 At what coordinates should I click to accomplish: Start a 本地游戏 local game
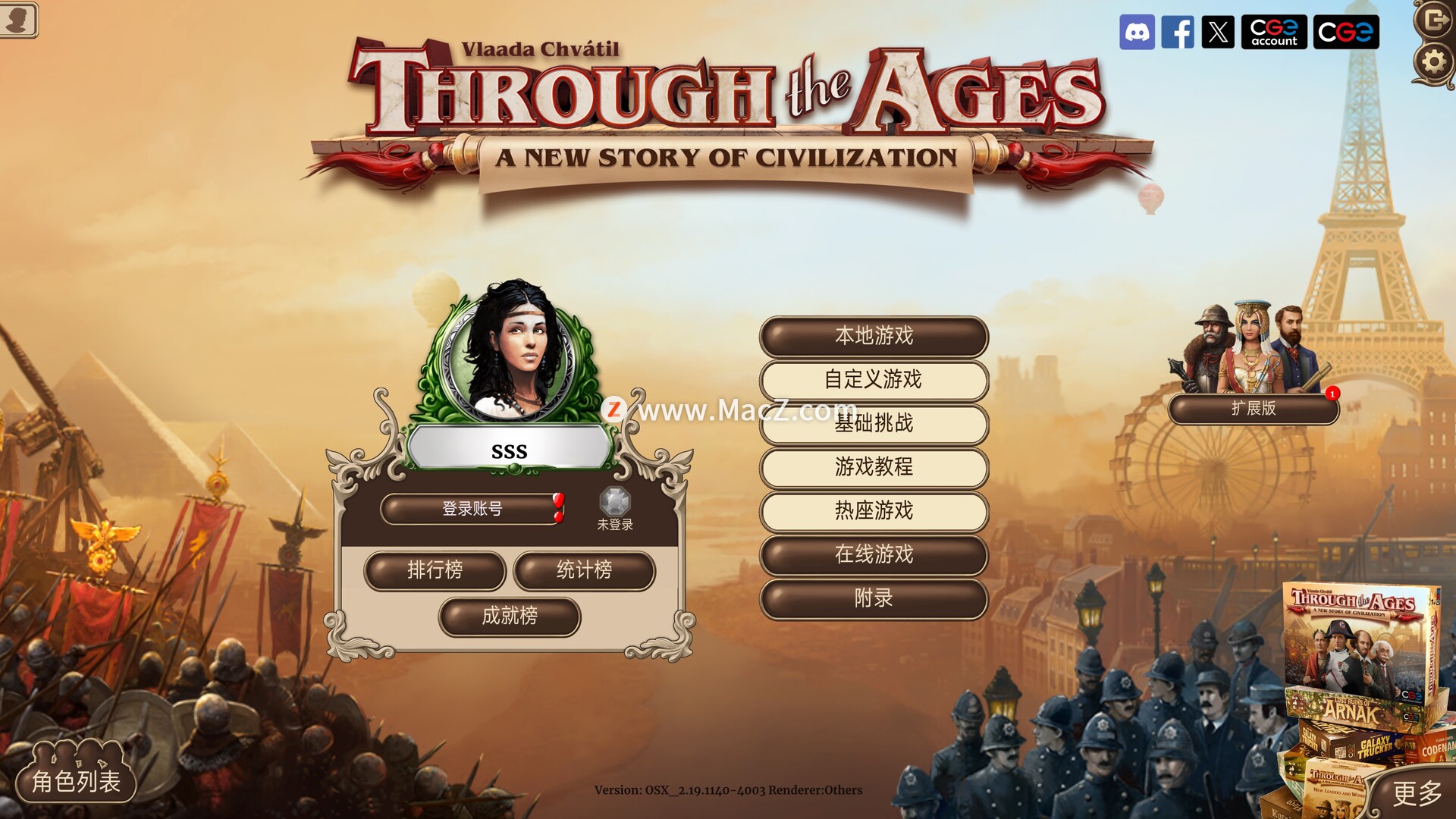coord(874,336)
